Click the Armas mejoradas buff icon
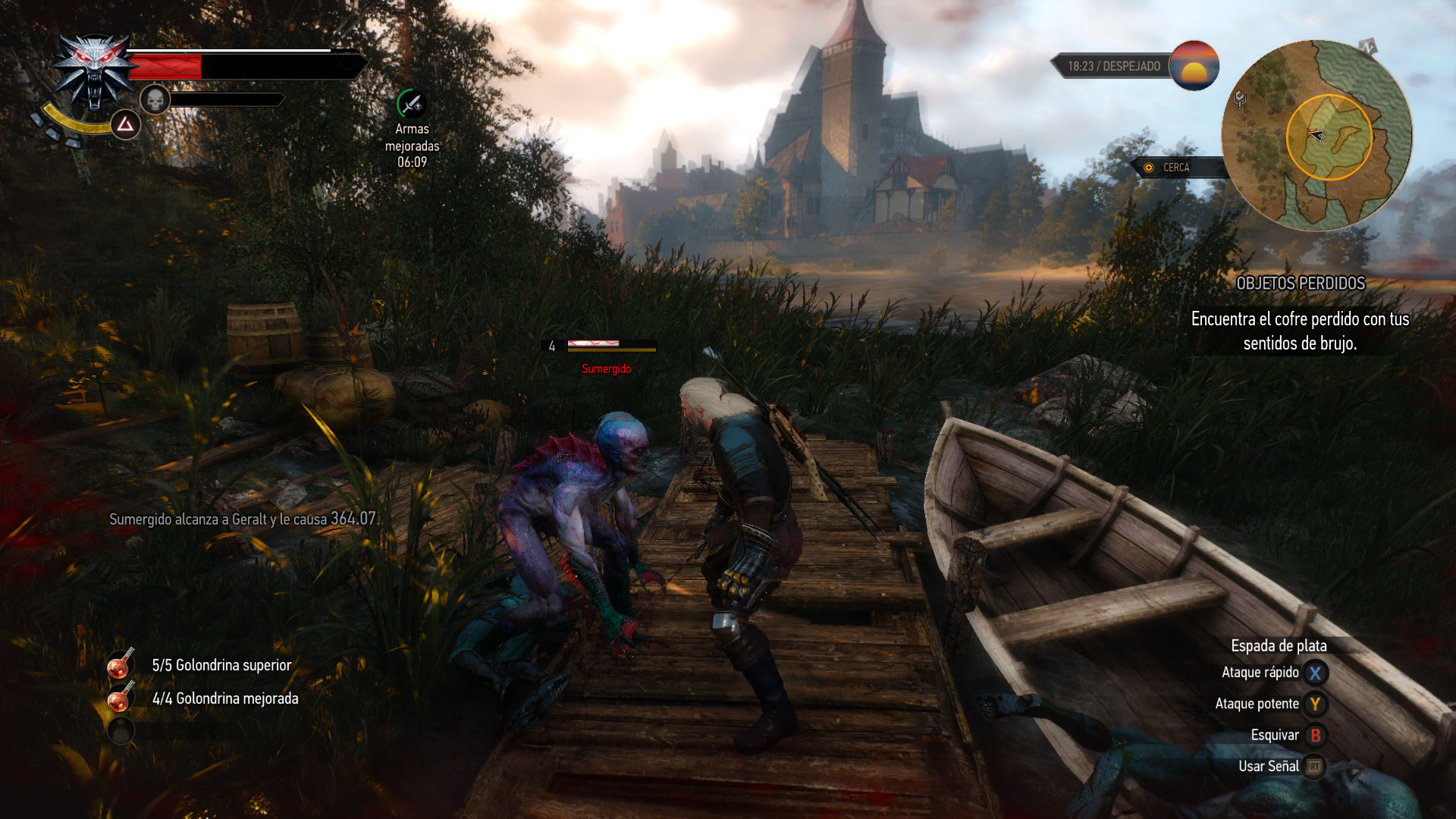Screen dimensions: 1456x819 click(412, 104)
